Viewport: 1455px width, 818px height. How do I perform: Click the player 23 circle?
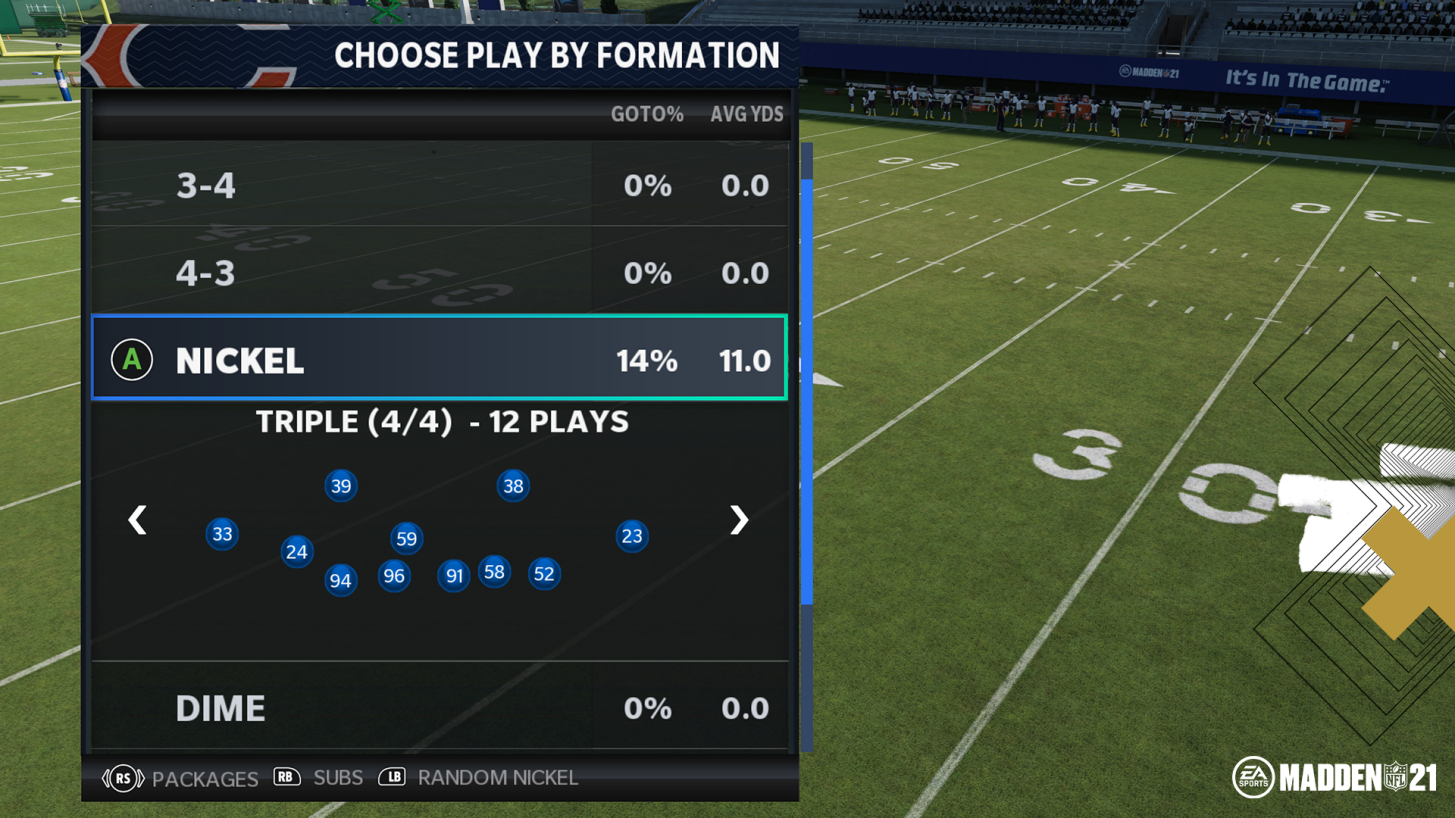pyautogui.click(x=631, y=536)
